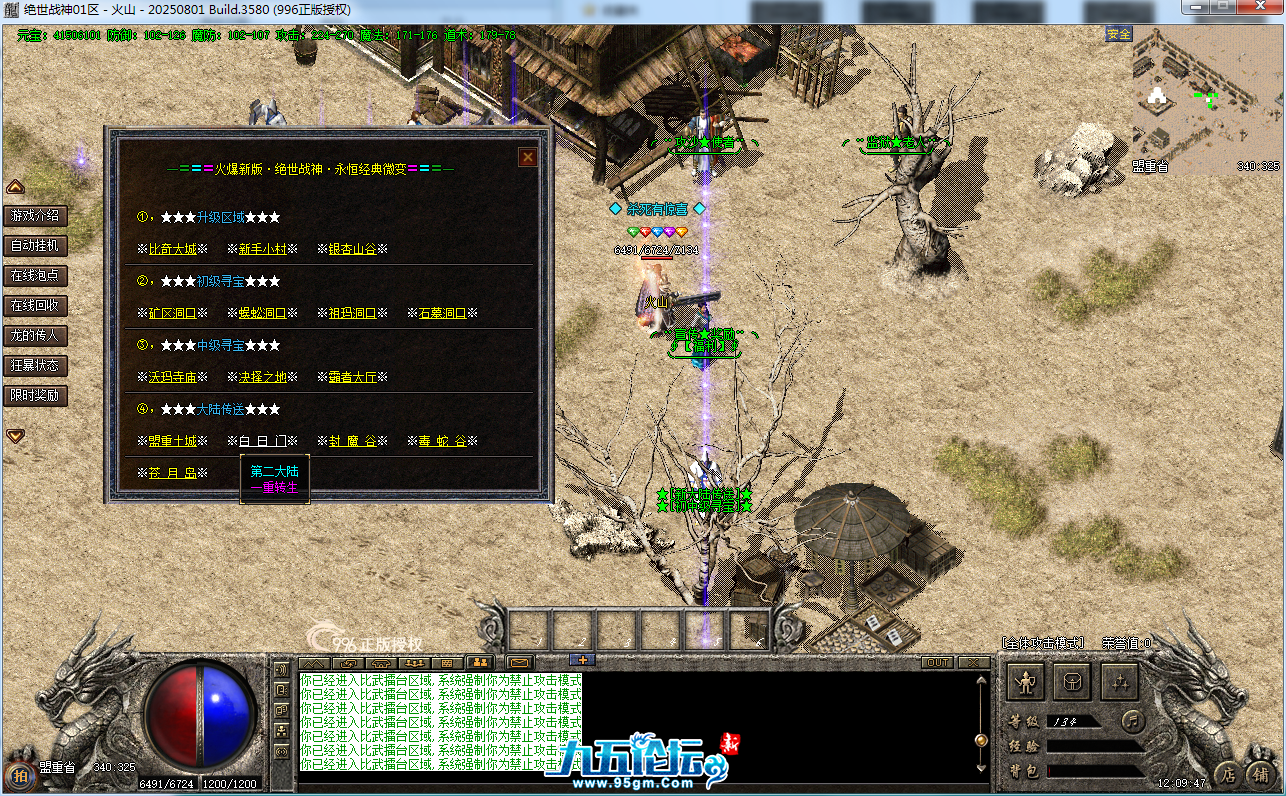This screenshot has height=796, width=1286.
Task: Go to 祖玛洞口 treasure area
Action: coord(352,313)
